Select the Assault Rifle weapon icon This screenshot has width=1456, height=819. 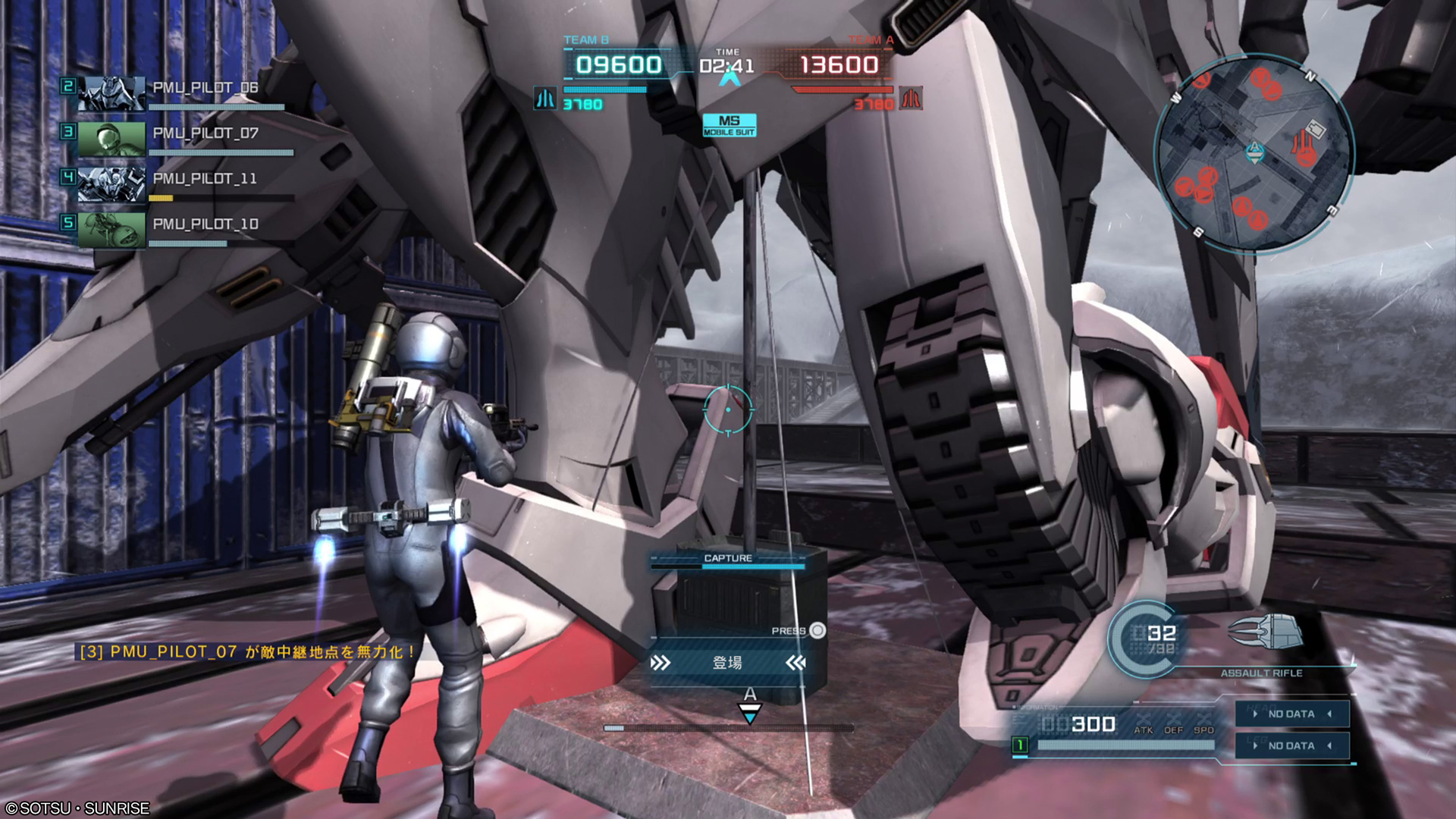click(1261, 632)
